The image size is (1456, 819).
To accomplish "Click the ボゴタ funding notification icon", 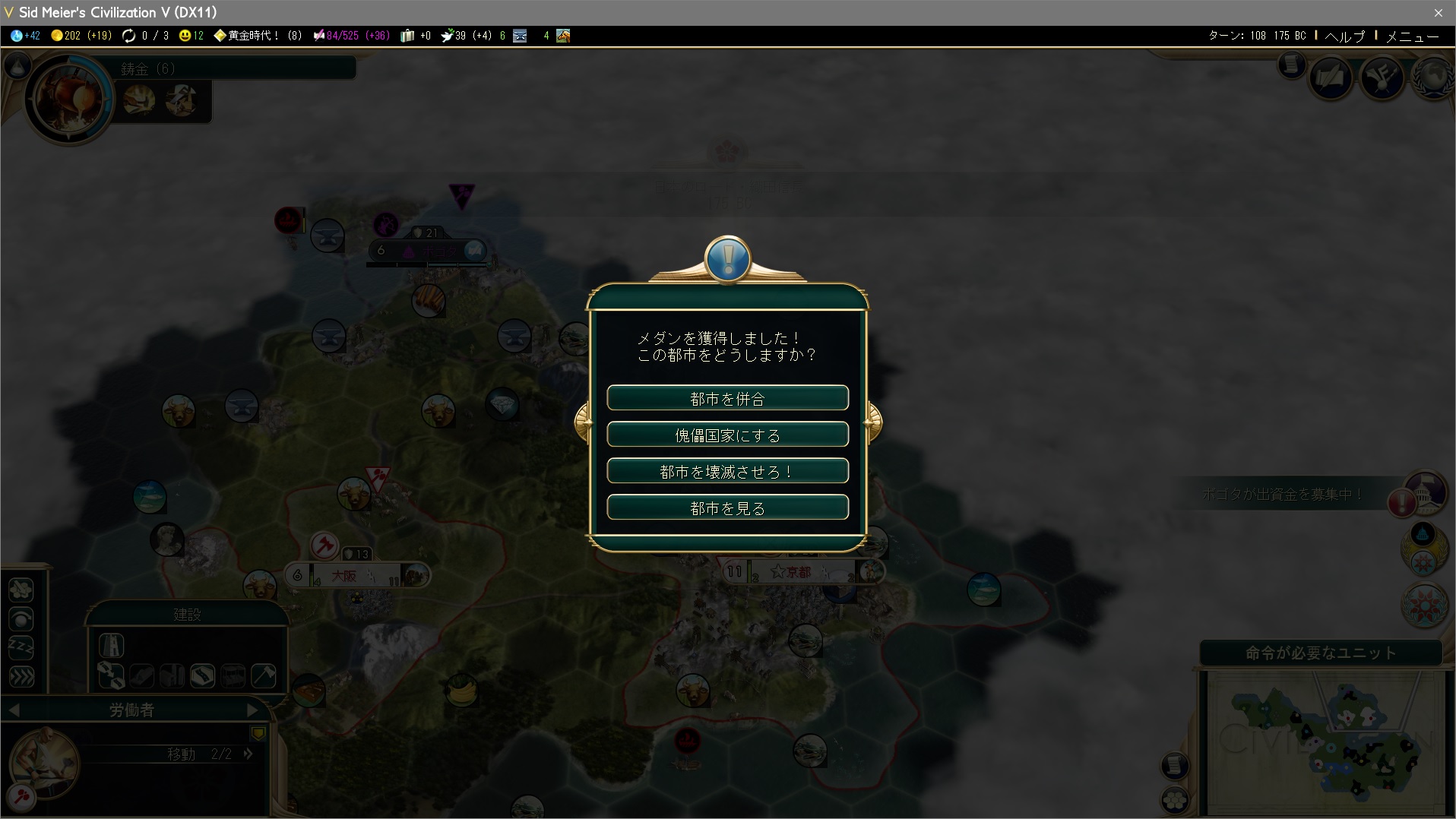I will 1403,502.
